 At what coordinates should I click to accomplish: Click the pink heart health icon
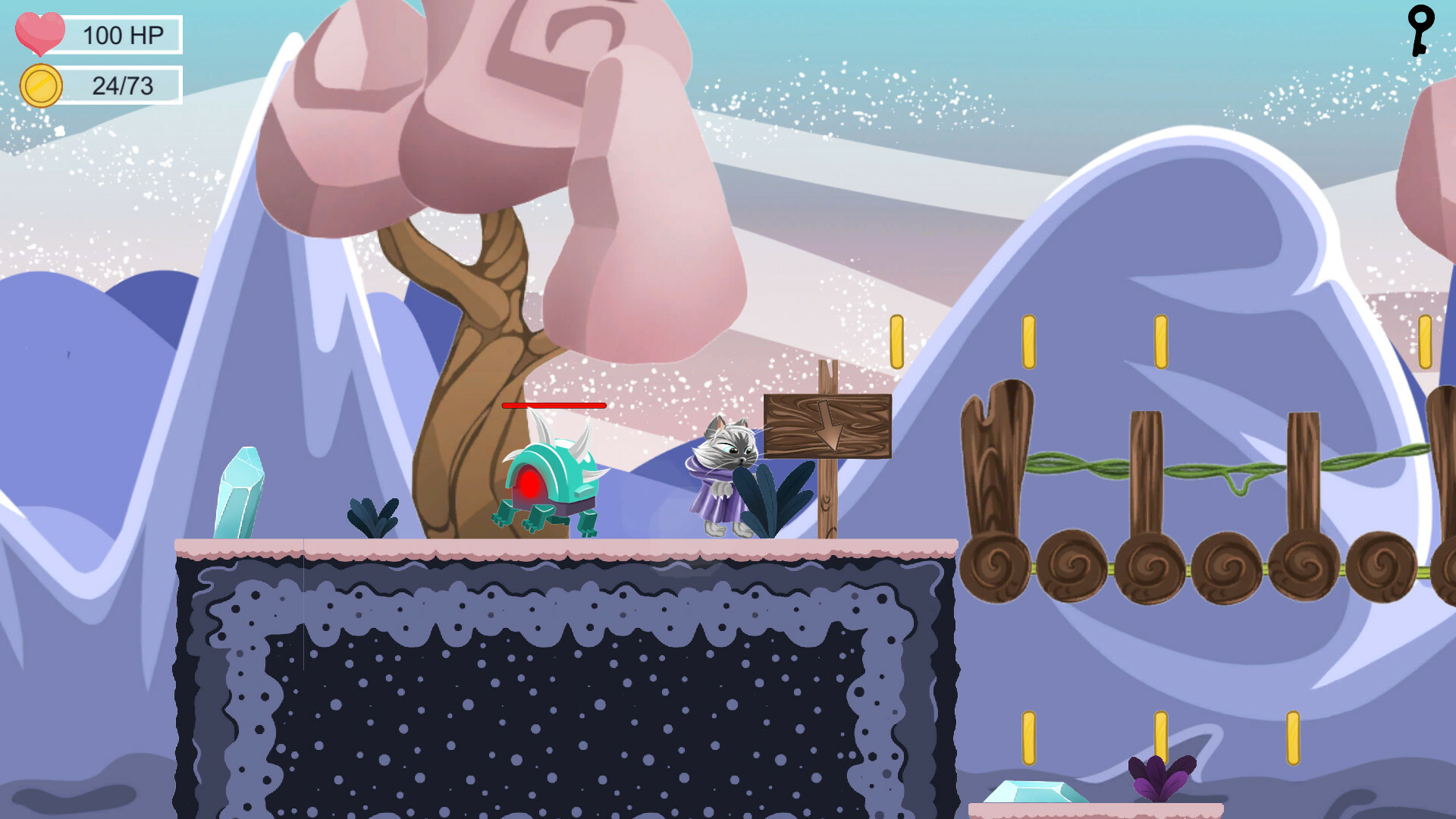click(x=42, y=34)
